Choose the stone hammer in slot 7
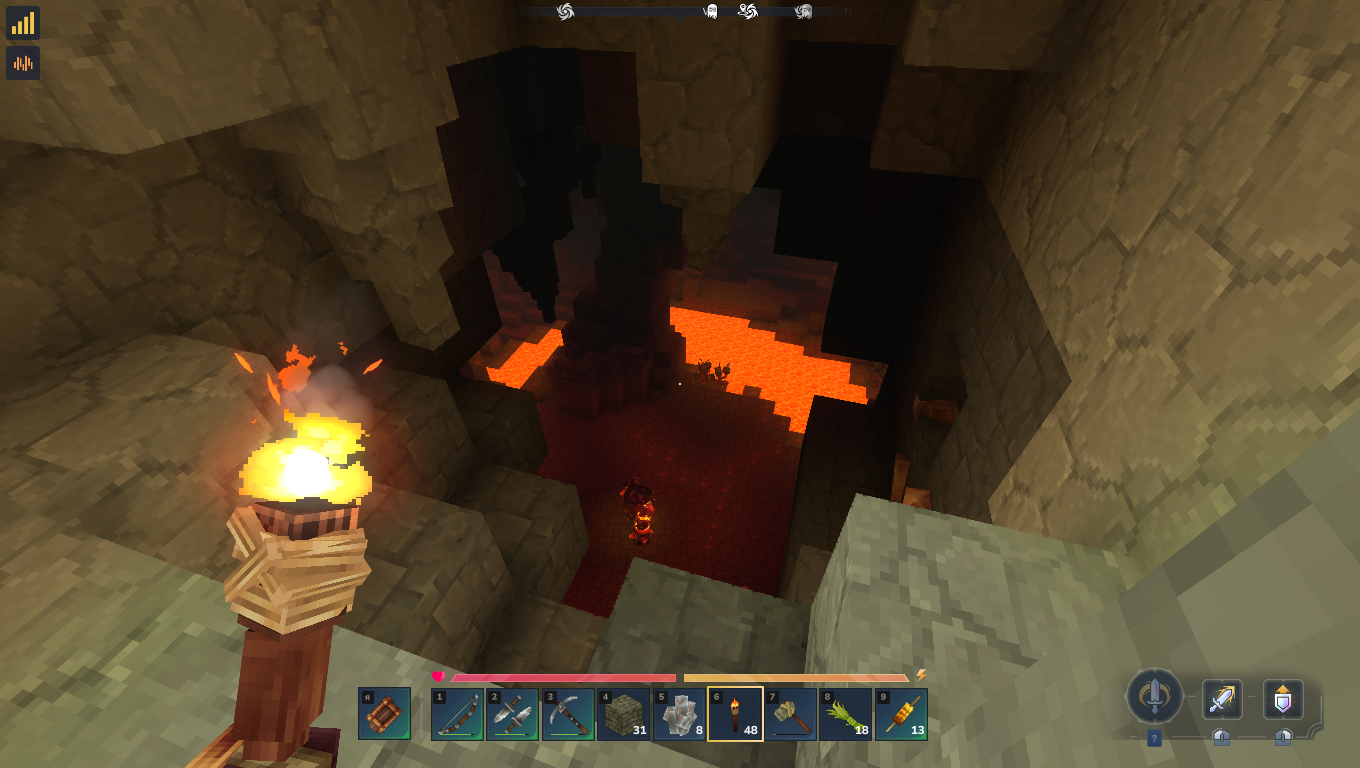Viewport: 1360px width, 768px height. pyautogui.click(x=790, y=714)
